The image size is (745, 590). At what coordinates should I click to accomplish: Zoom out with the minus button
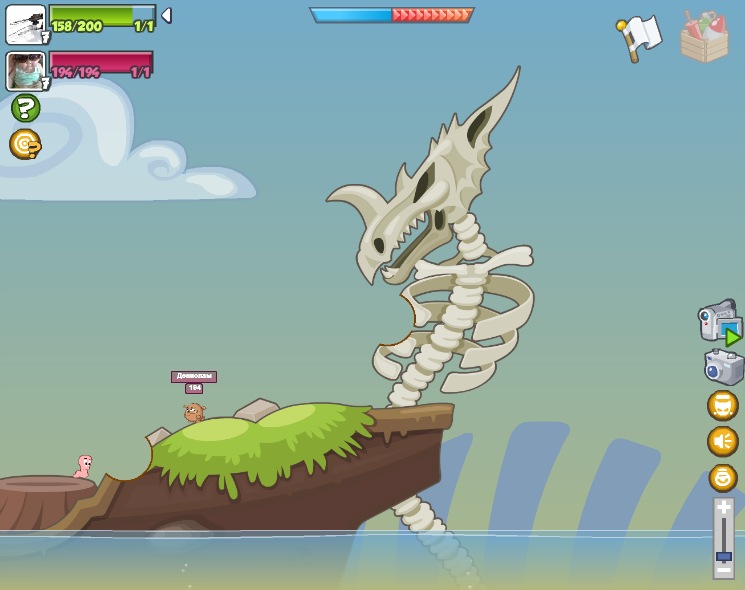click(x=723, y=570)
